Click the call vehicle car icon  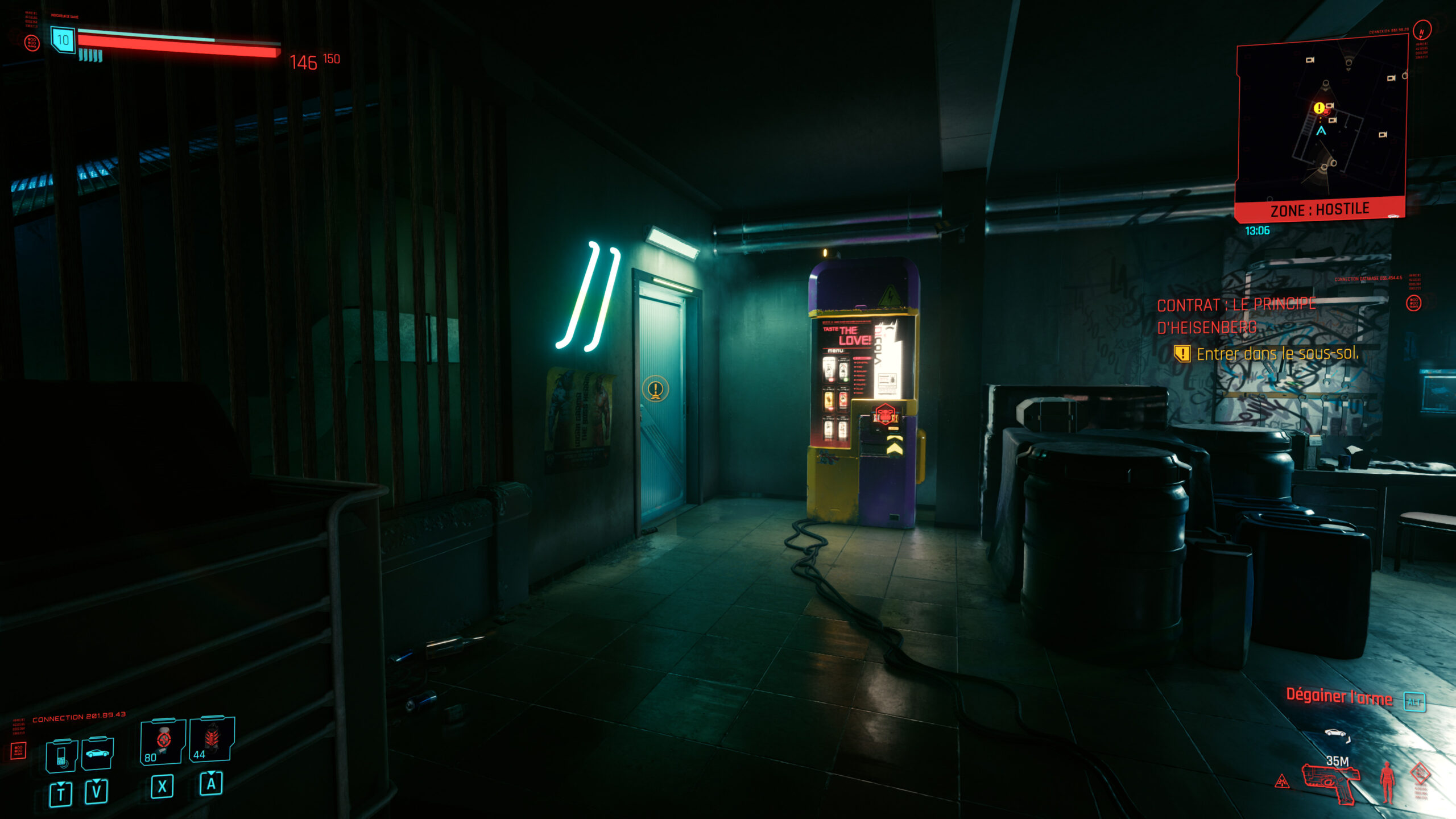pyautogui.click(x=97, y=753)
